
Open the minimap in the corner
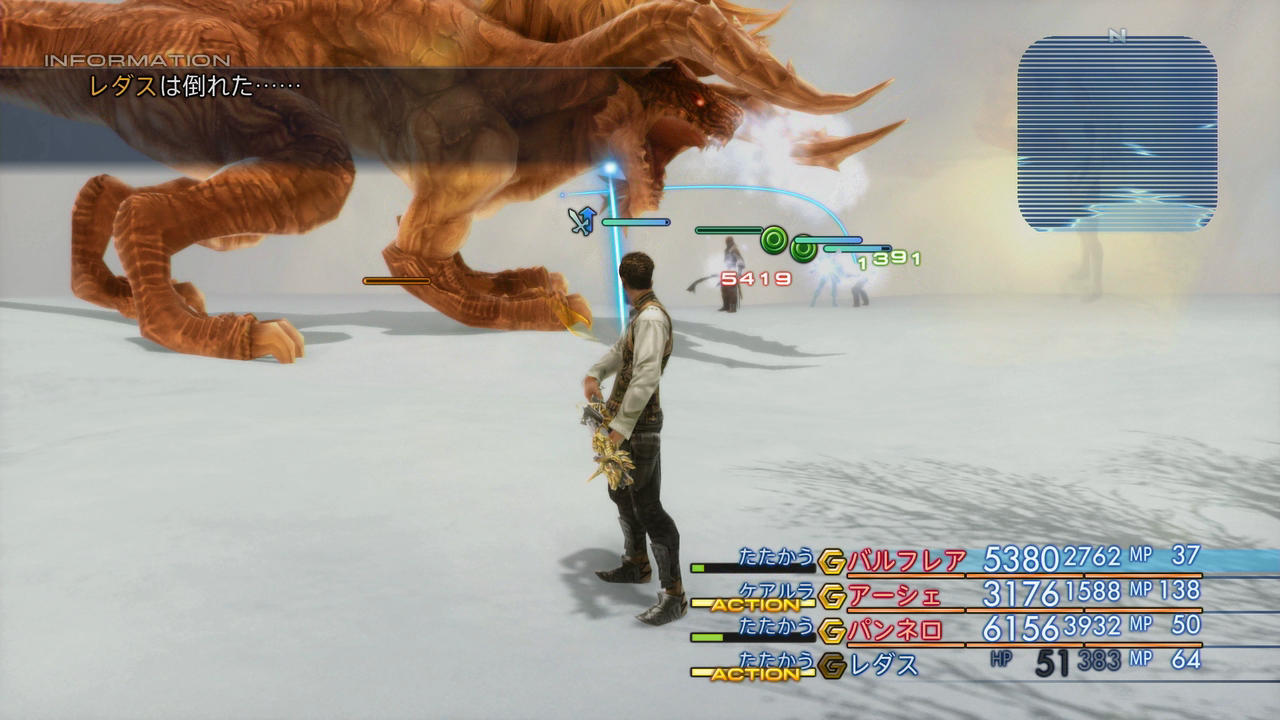click(1117, 133)
